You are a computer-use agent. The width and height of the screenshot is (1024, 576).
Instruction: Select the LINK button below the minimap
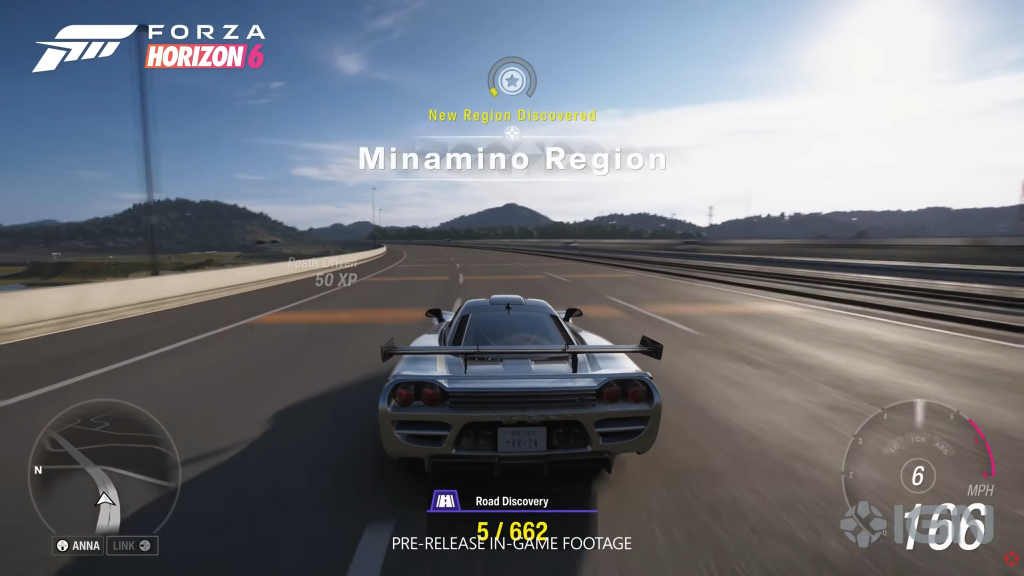(132, 545)
